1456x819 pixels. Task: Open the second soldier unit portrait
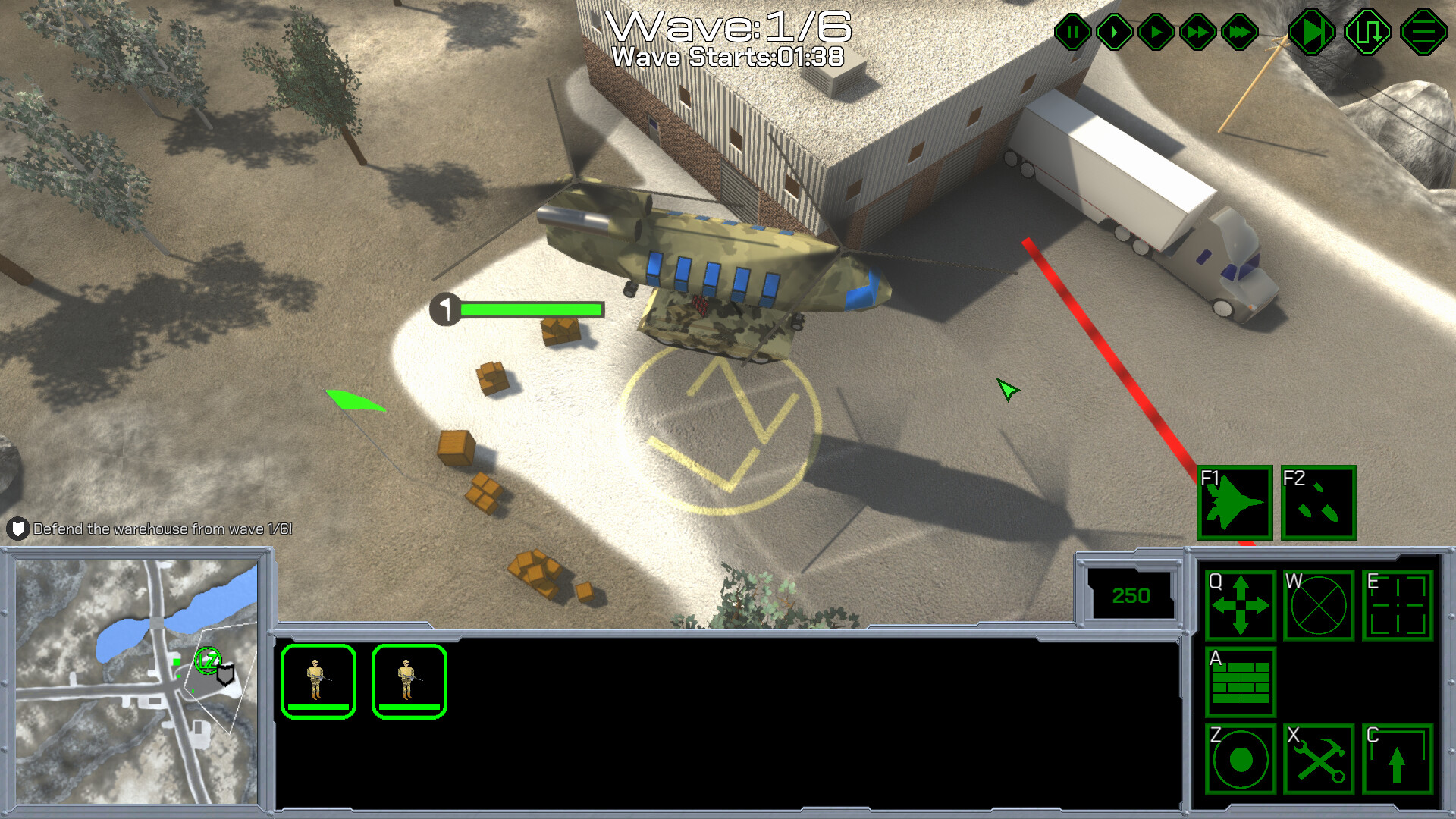coord(409,681)
